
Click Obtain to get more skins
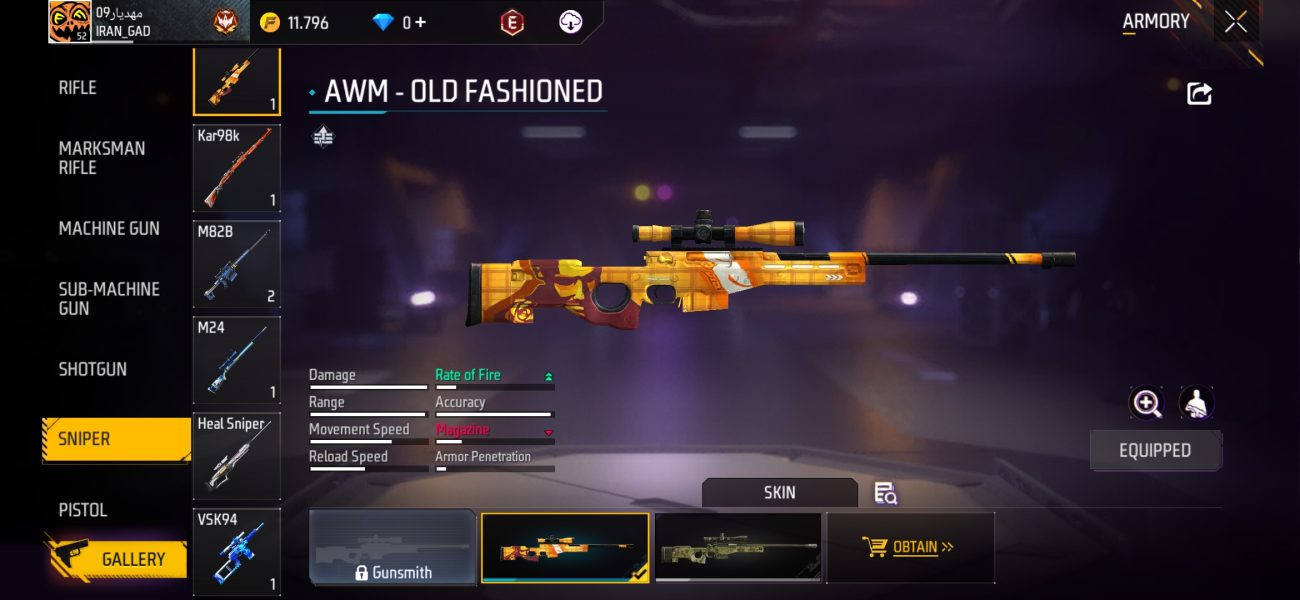[909, 547]
